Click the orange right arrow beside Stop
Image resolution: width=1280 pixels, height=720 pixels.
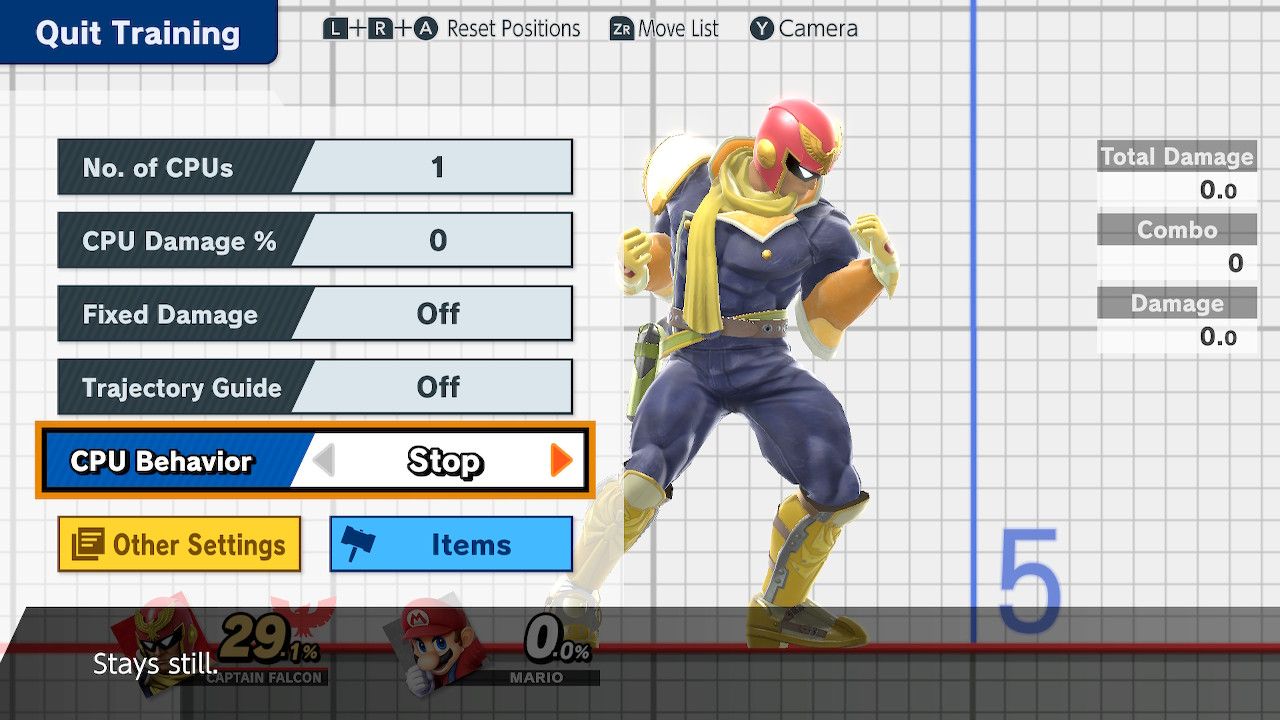(561, 460)
